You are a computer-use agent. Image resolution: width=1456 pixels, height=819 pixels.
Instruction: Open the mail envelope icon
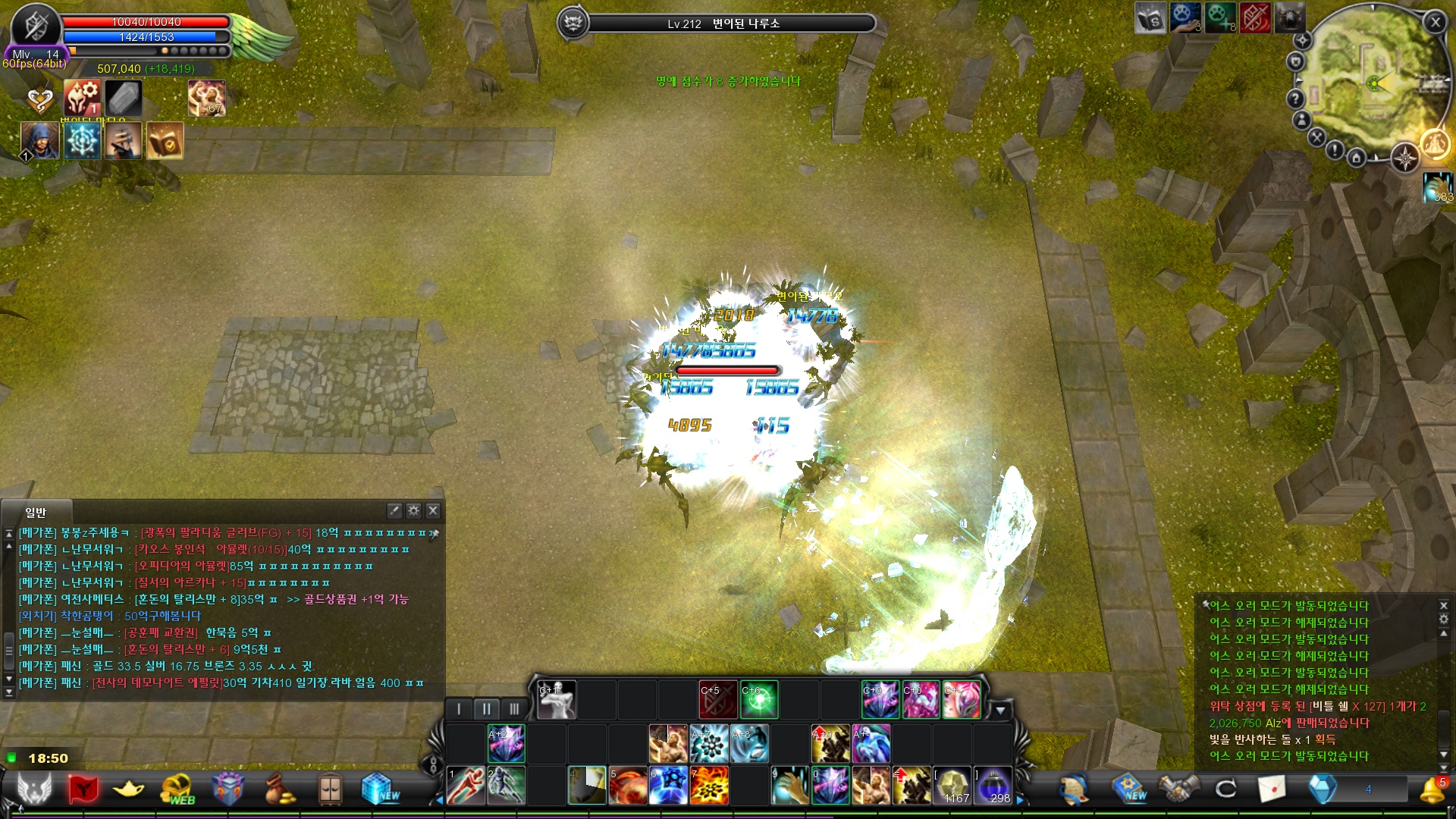pos(1271,789)
